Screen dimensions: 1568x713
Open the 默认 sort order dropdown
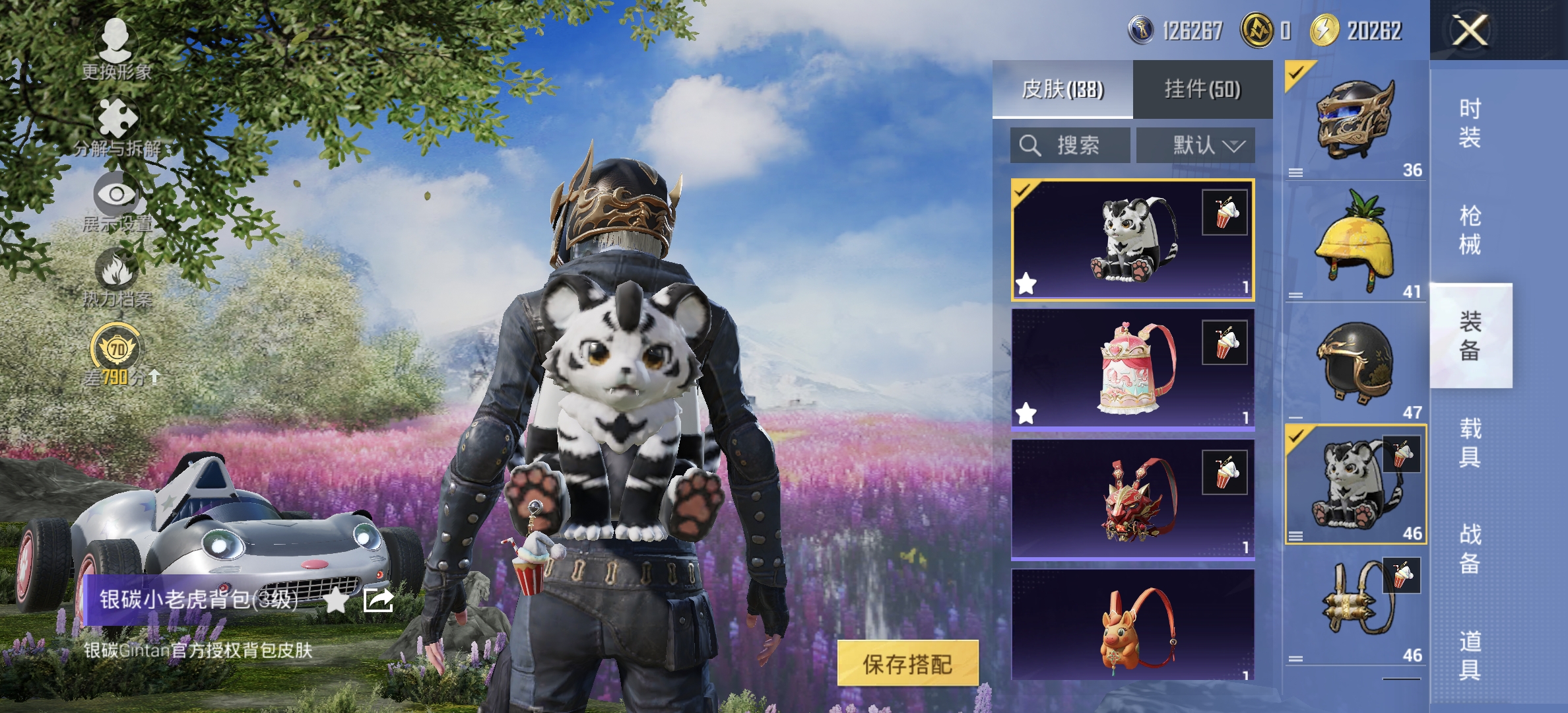(1200, 145)
